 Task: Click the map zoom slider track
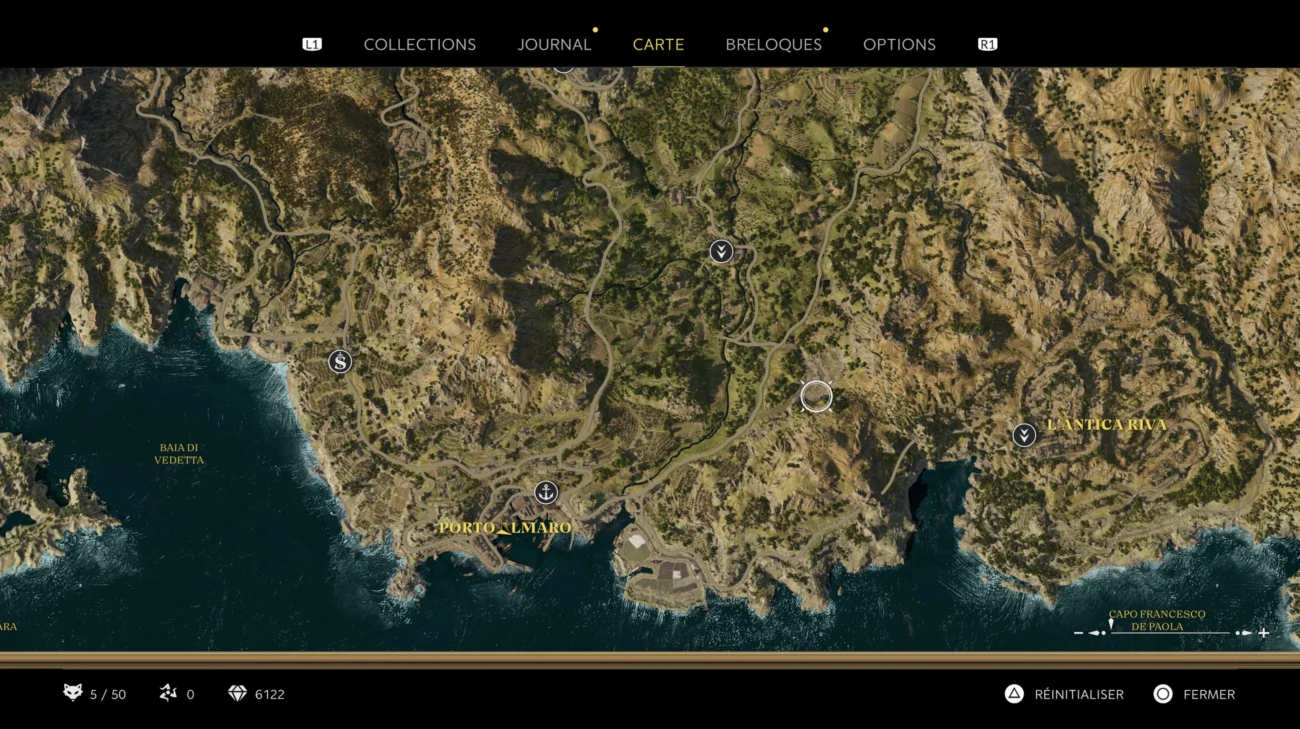coord(1170,633)
